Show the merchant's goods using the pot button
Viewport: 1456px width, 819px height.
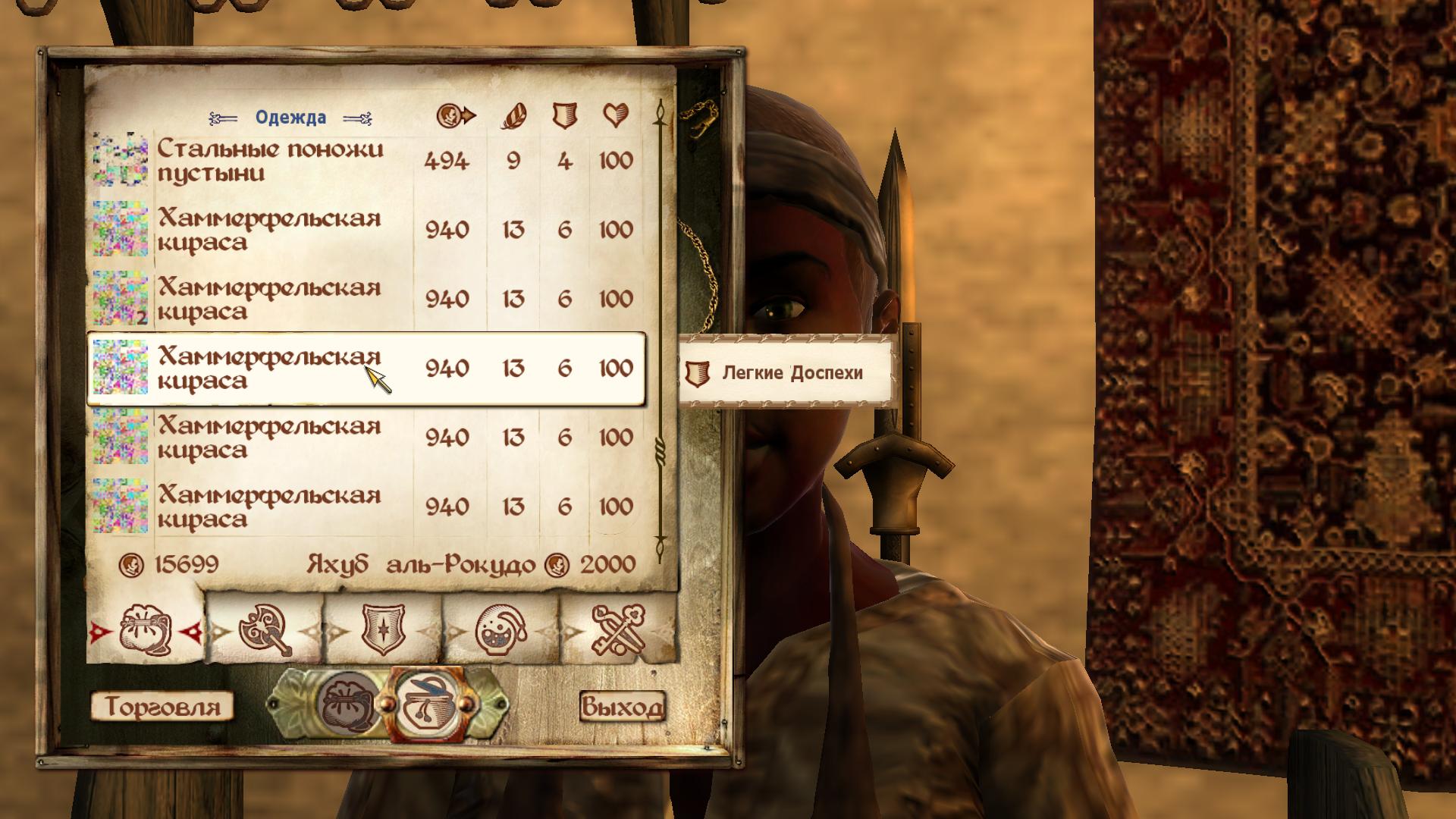coord(425,706)
